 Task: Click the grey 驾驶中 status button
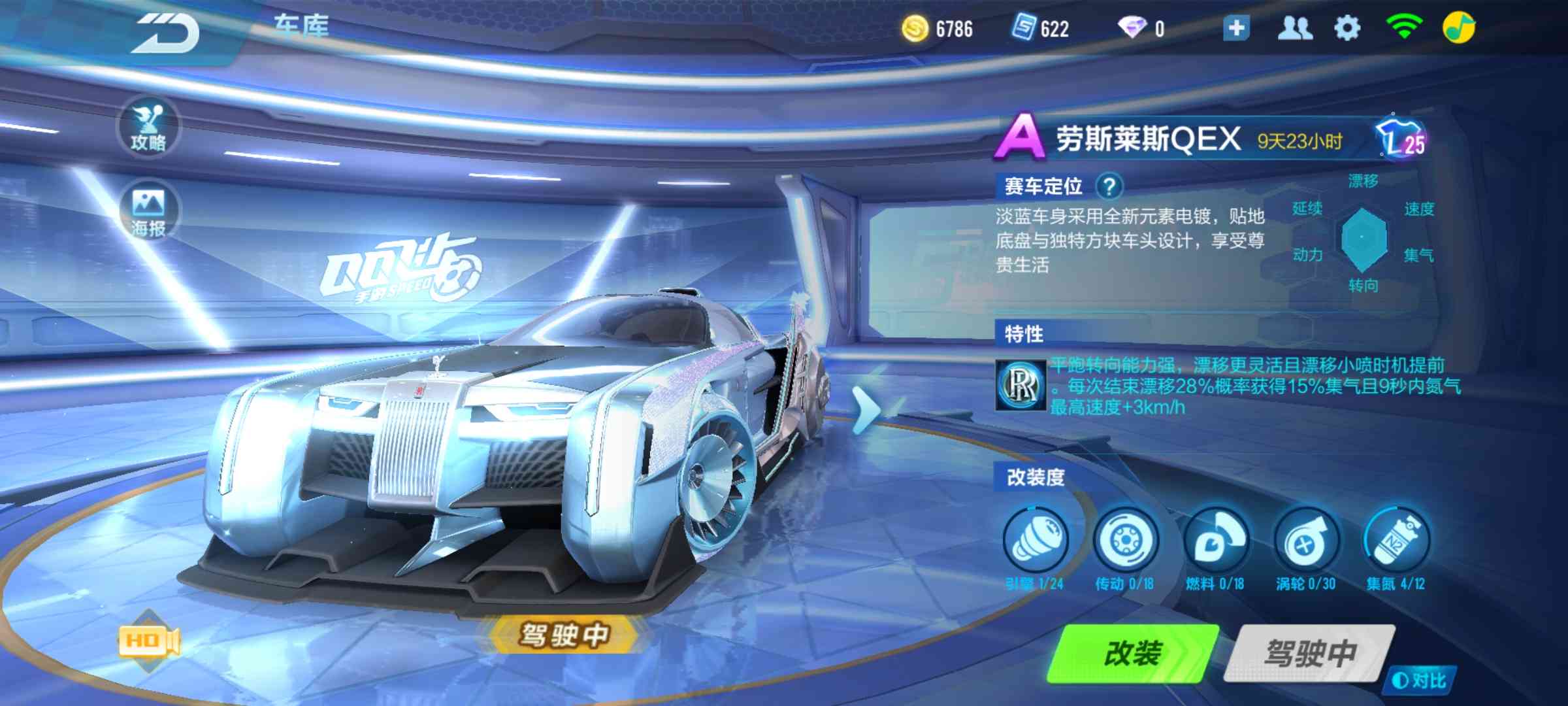pyautogui.click(x=1309, y=653)
